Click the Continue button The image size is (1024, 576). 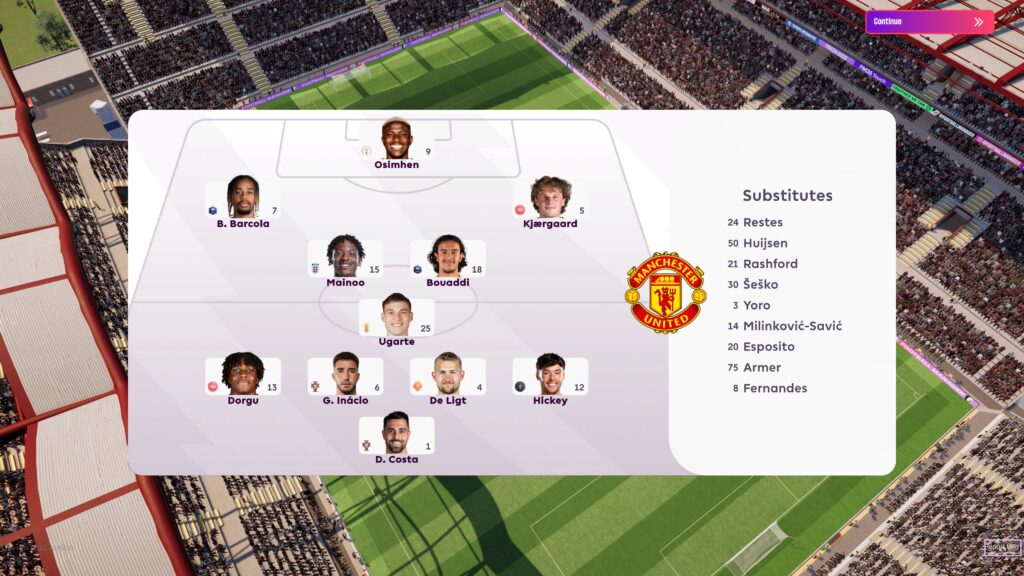click(929, 21)
